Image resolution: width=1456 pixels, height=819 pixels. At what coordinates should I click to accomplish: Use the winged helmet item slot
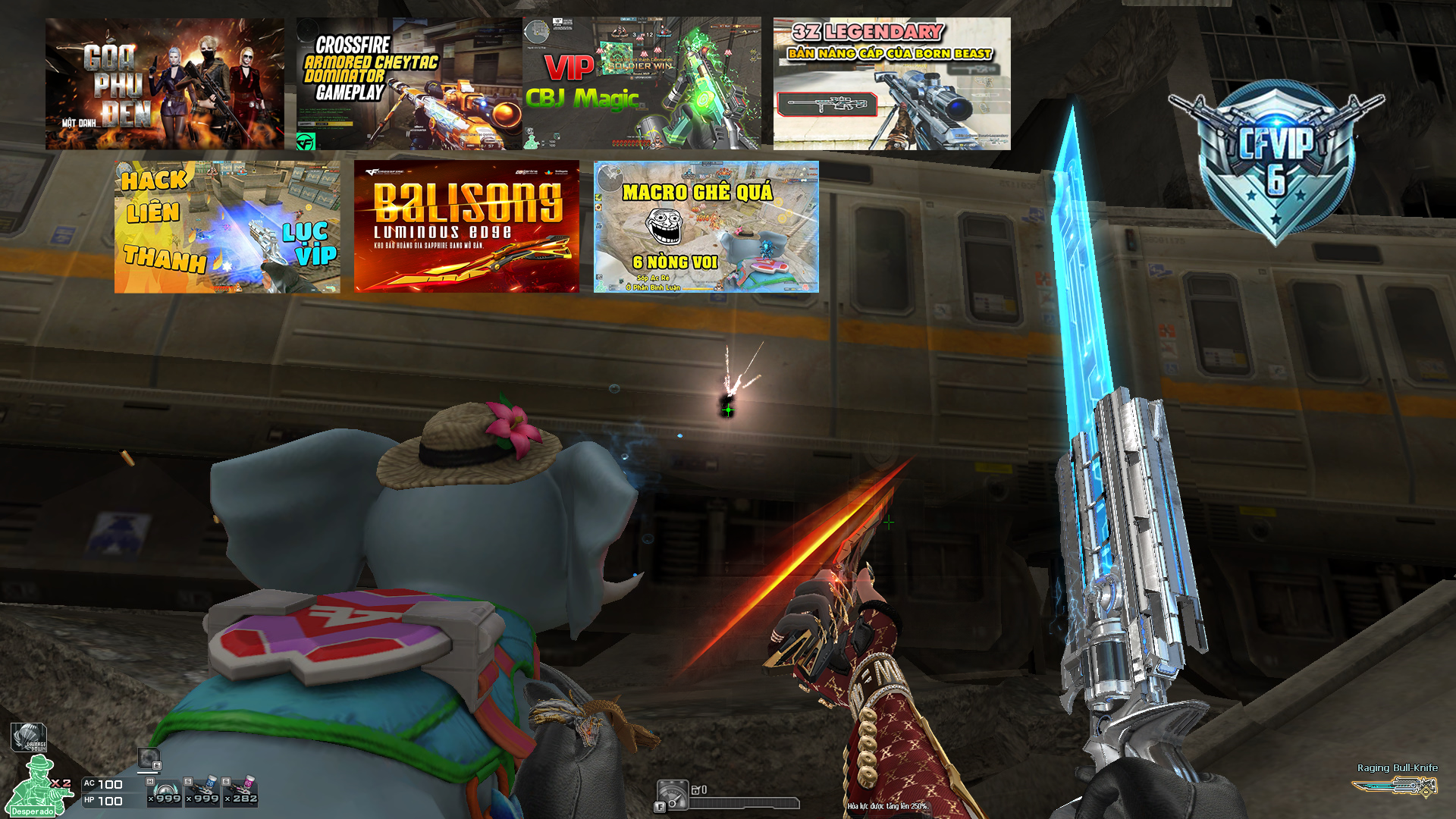coord(165,792)
